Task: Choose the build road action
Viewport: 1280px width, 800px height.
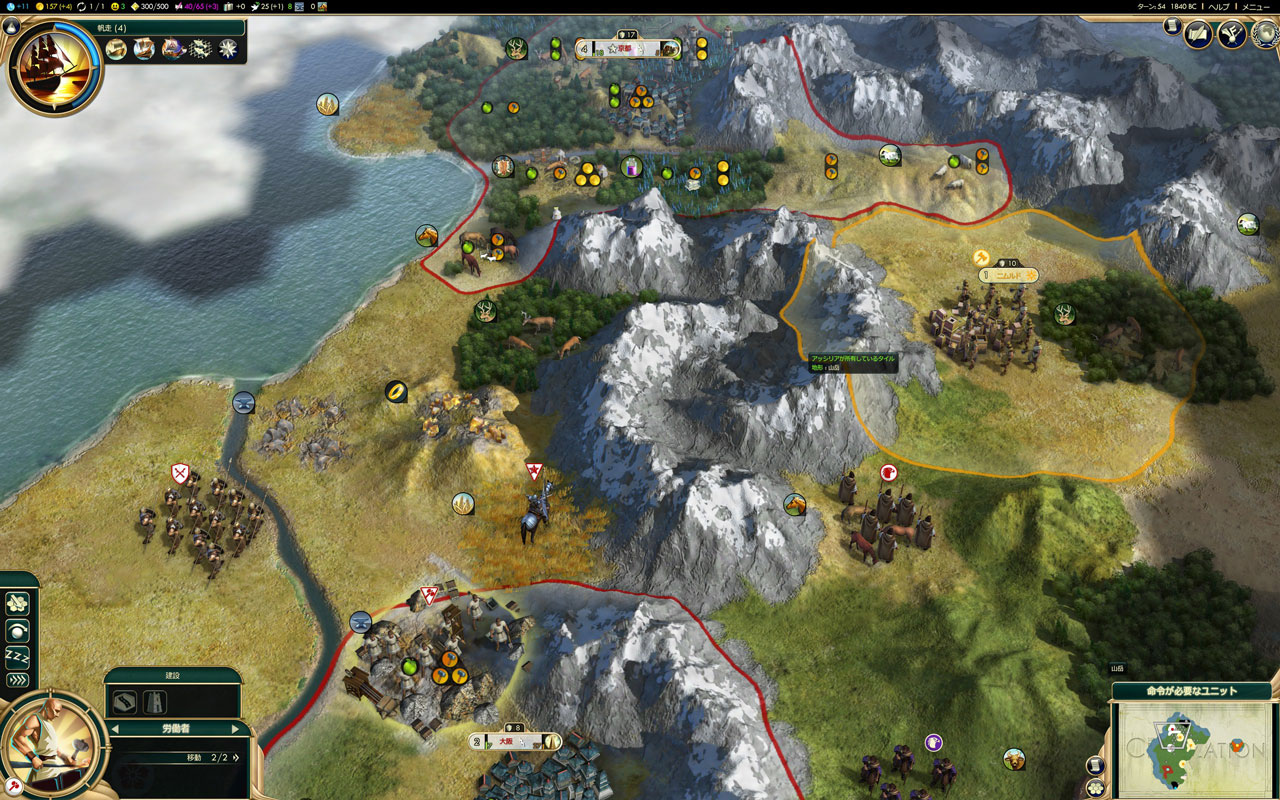Action: (x=125, y=702)
